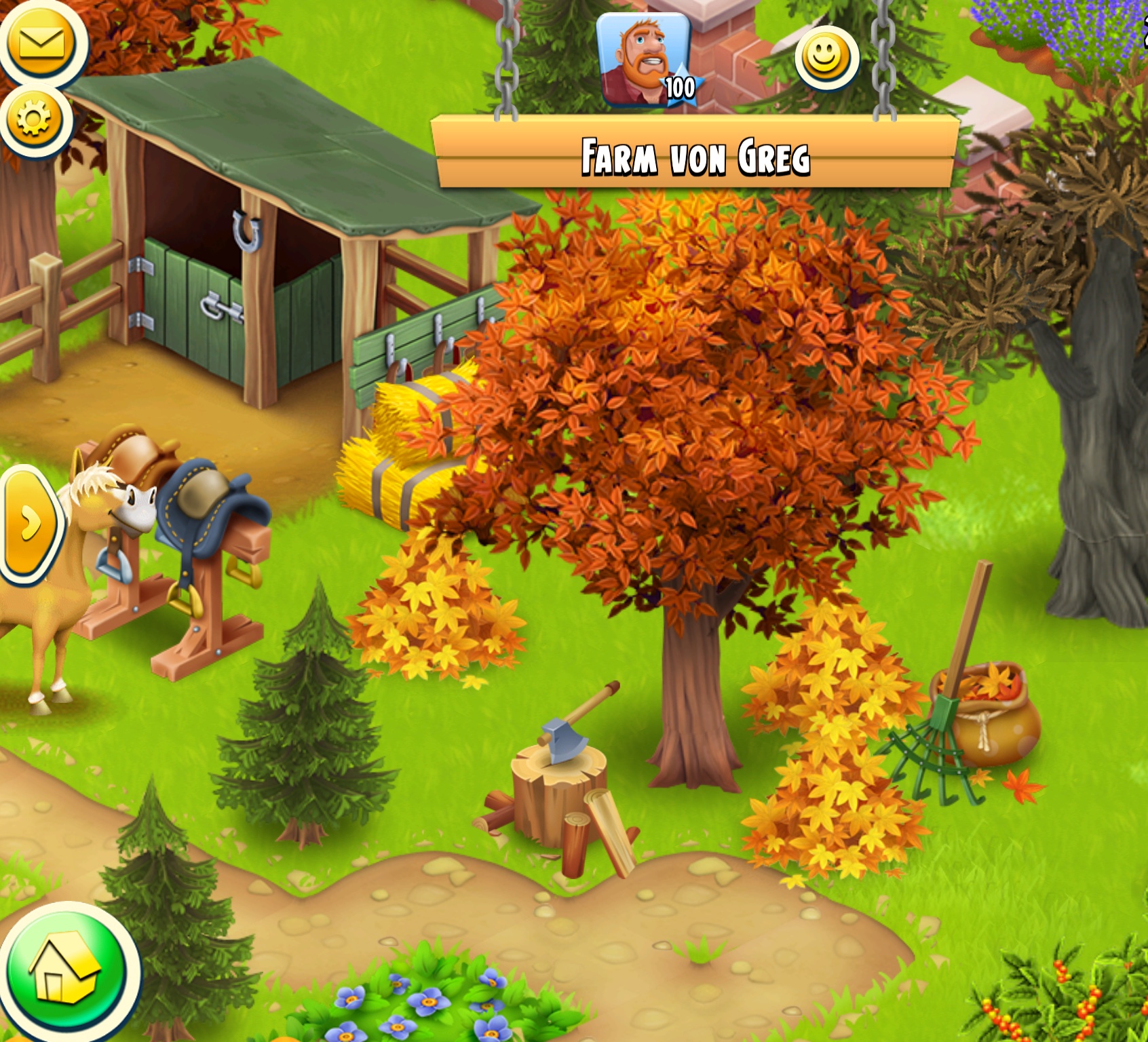Viewport: 1148px width, 1042px height.
Task: Tap the yellow smiley face button
Action: [x=826, y=58]
